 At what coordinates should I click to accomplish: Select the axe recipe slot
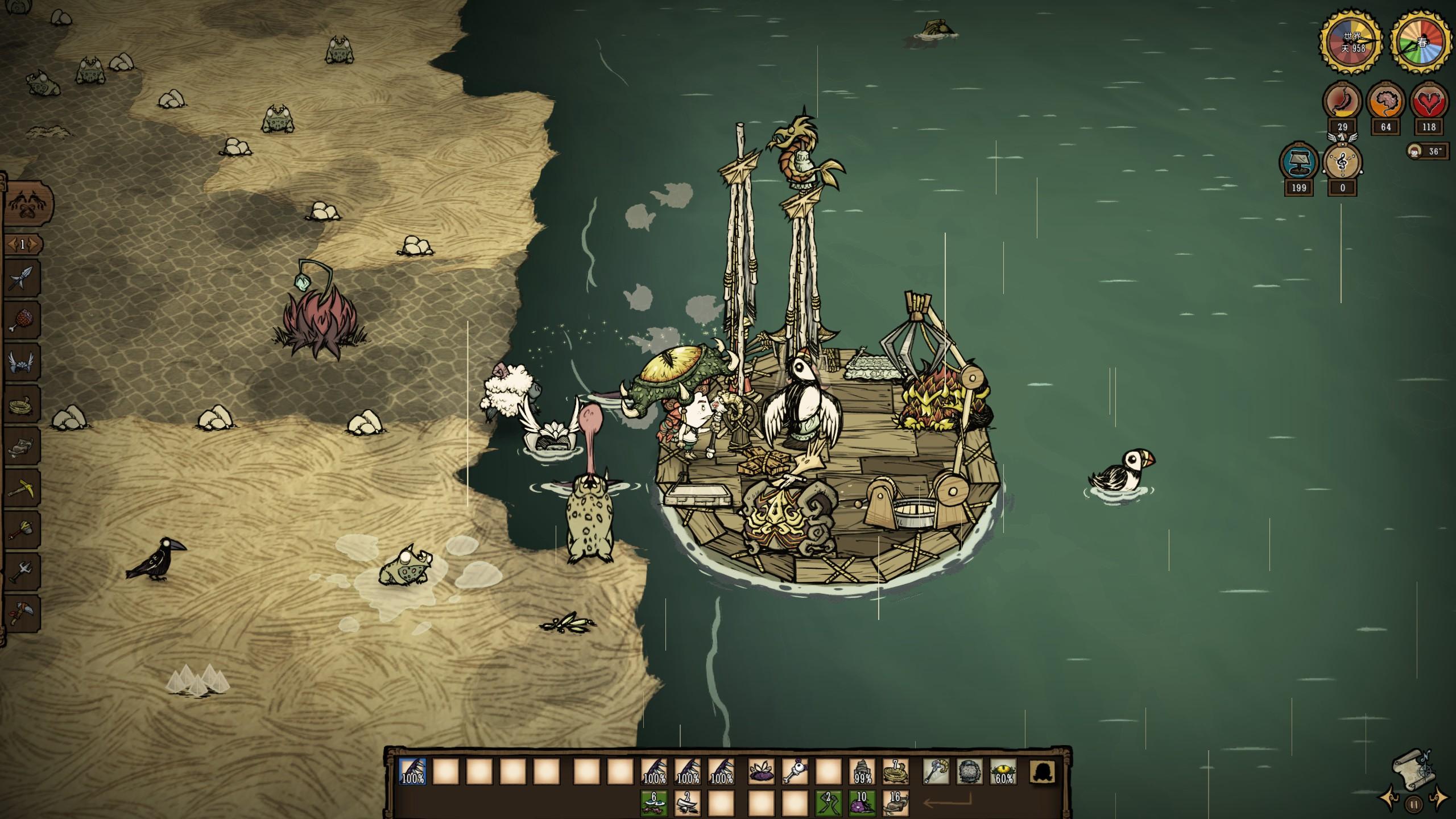click(x=23, y=613)
